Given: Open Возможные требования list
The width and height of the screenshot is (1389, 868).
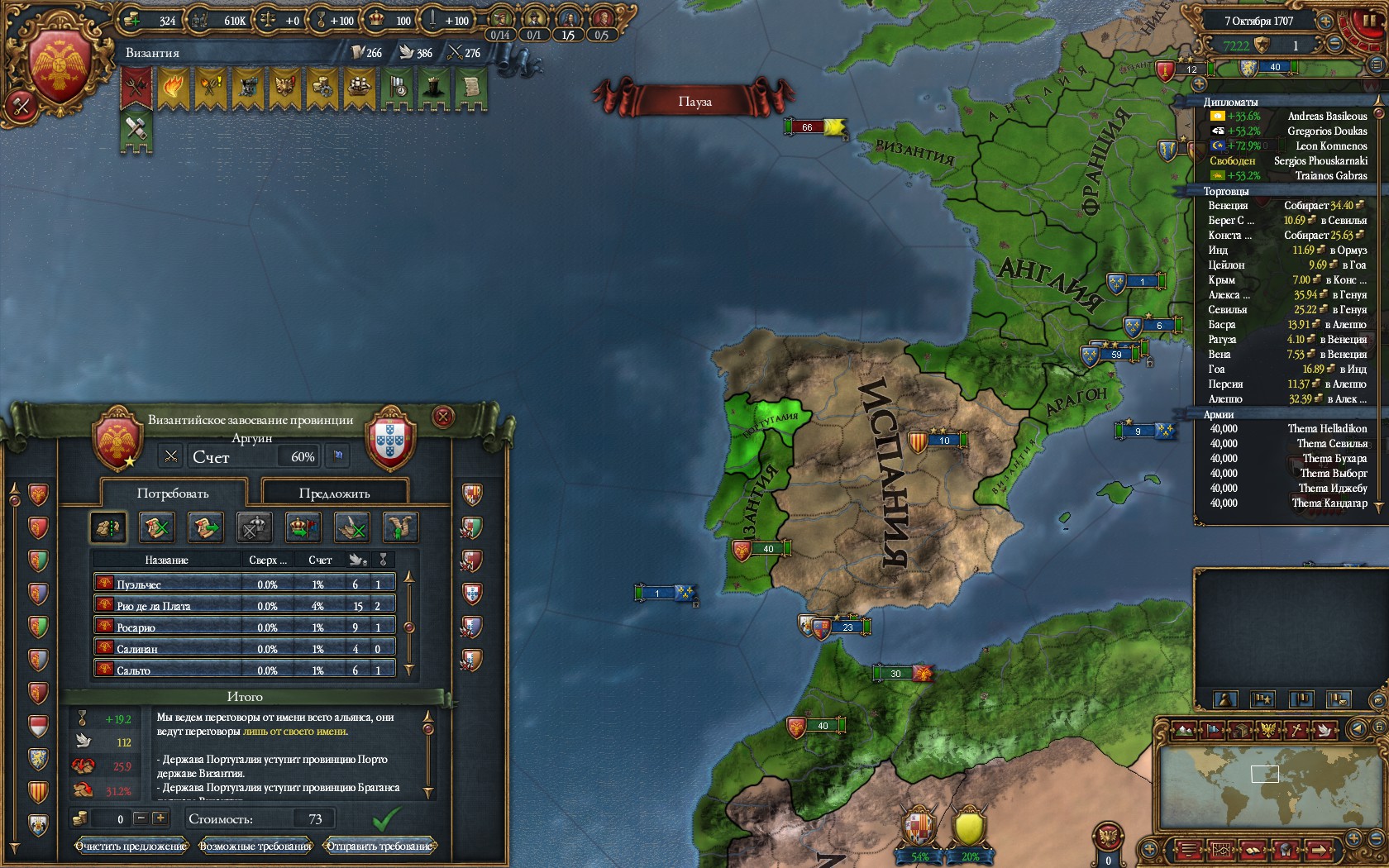Looking at the screenshot, I should click(x=255, y=846).
